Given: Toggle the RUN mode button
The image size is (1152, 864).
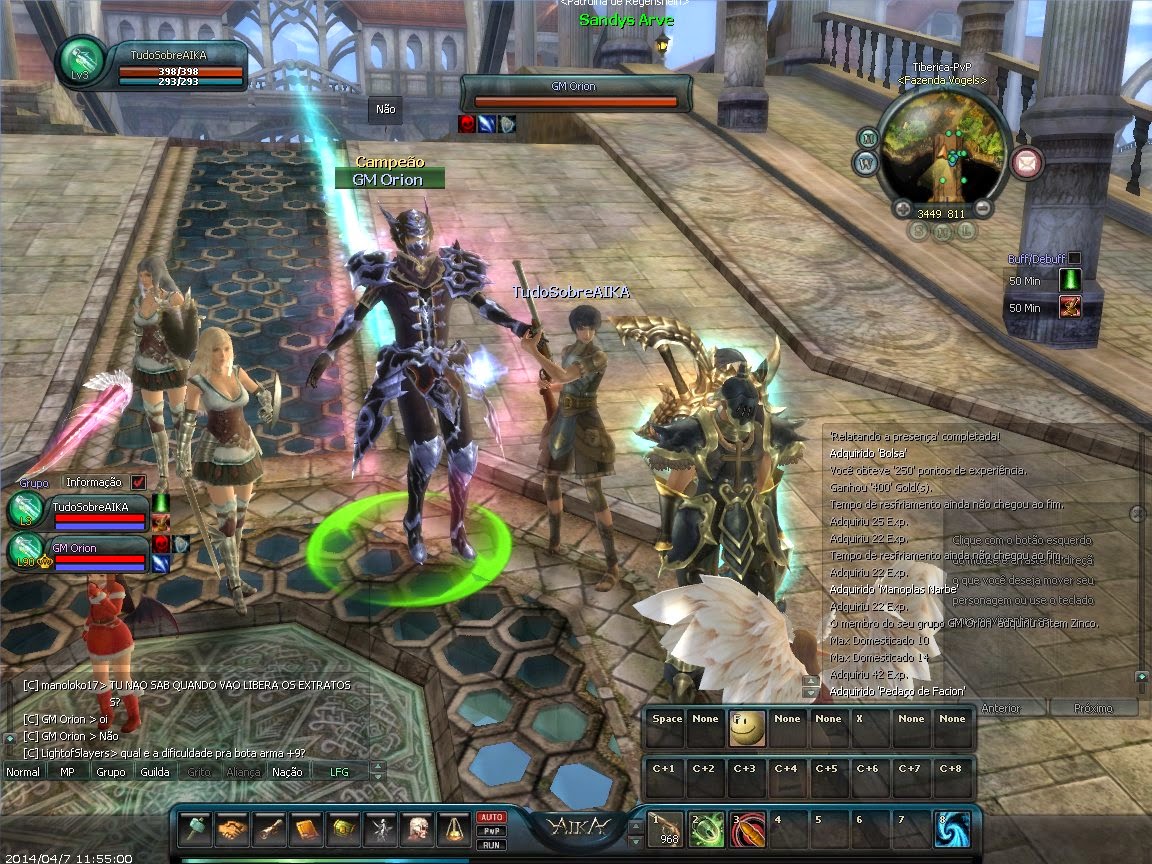Looking at the screenshot, I should coord(491,845).
